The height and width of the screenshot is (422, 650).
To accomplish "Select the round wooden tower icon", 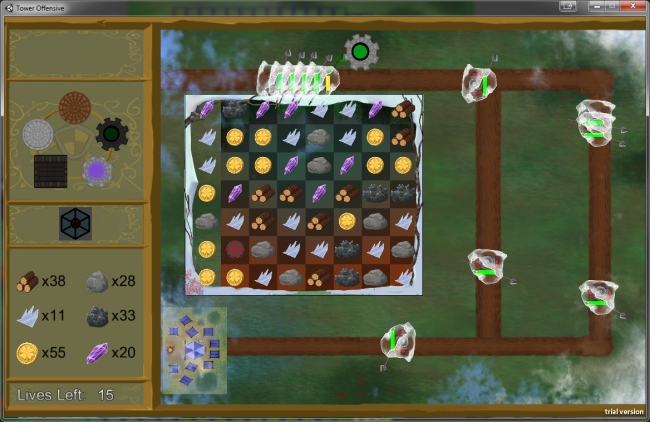I will click(75, 105).
